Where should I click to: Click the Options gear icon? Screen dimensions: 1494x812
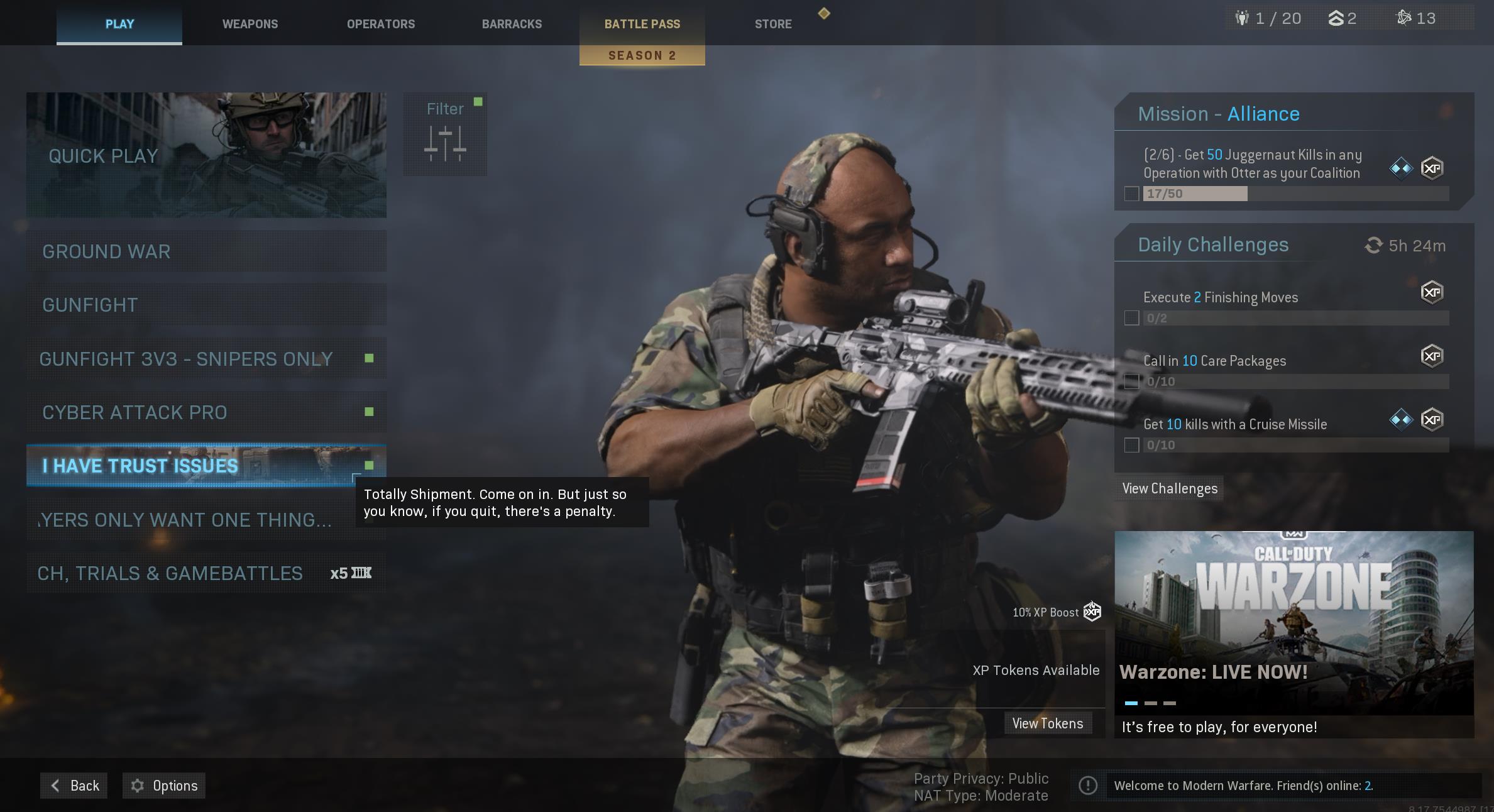click(138, 785)
